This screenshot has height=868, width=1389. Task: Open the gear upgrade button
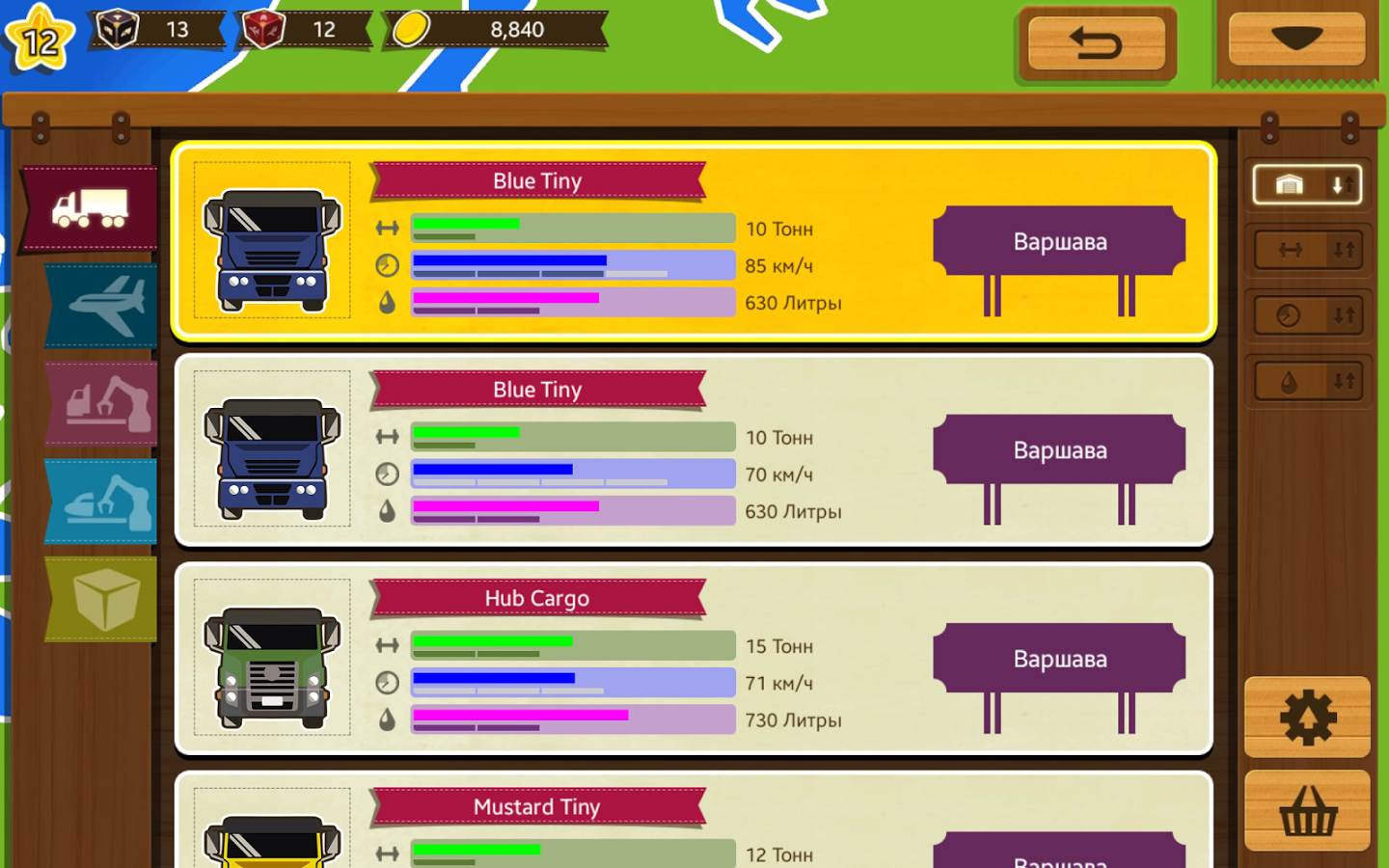(1307, 718)
